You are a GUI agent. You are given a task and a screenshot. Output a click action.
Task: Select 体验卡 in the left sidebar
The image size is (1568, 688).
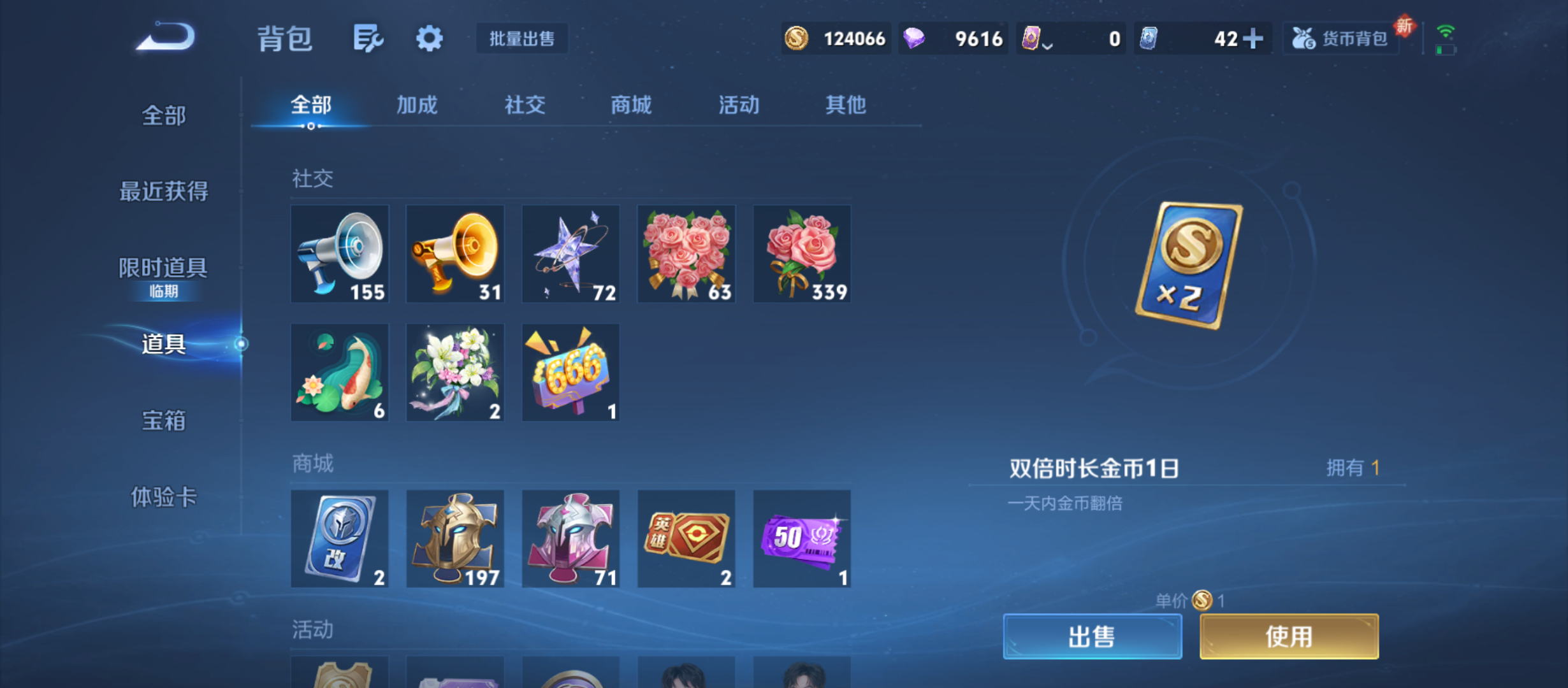pyautogui.click(x=163, y=499)
